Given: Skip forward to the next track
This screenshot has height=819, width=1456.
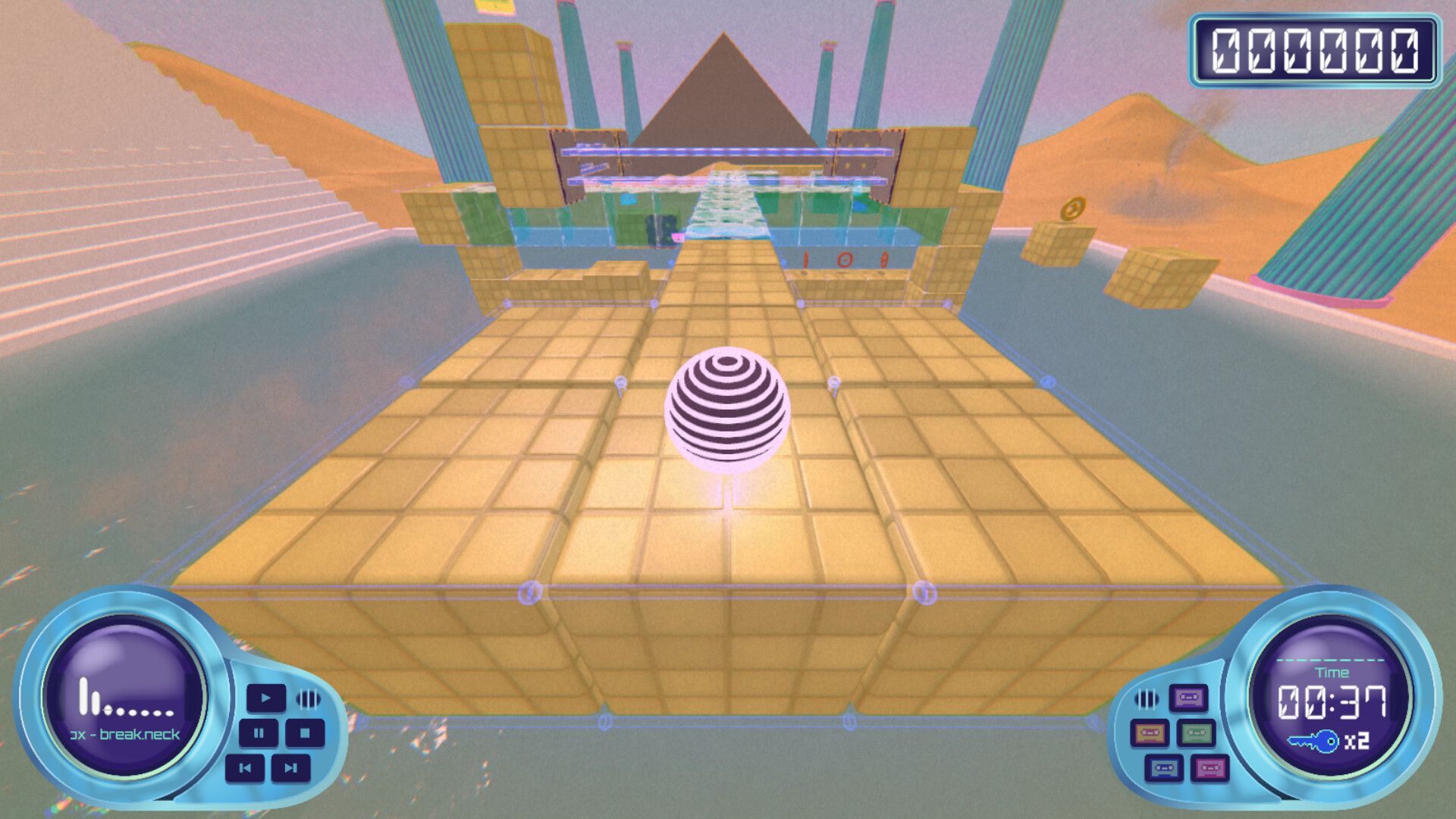Looking at the screenshot, I should 290,768.
